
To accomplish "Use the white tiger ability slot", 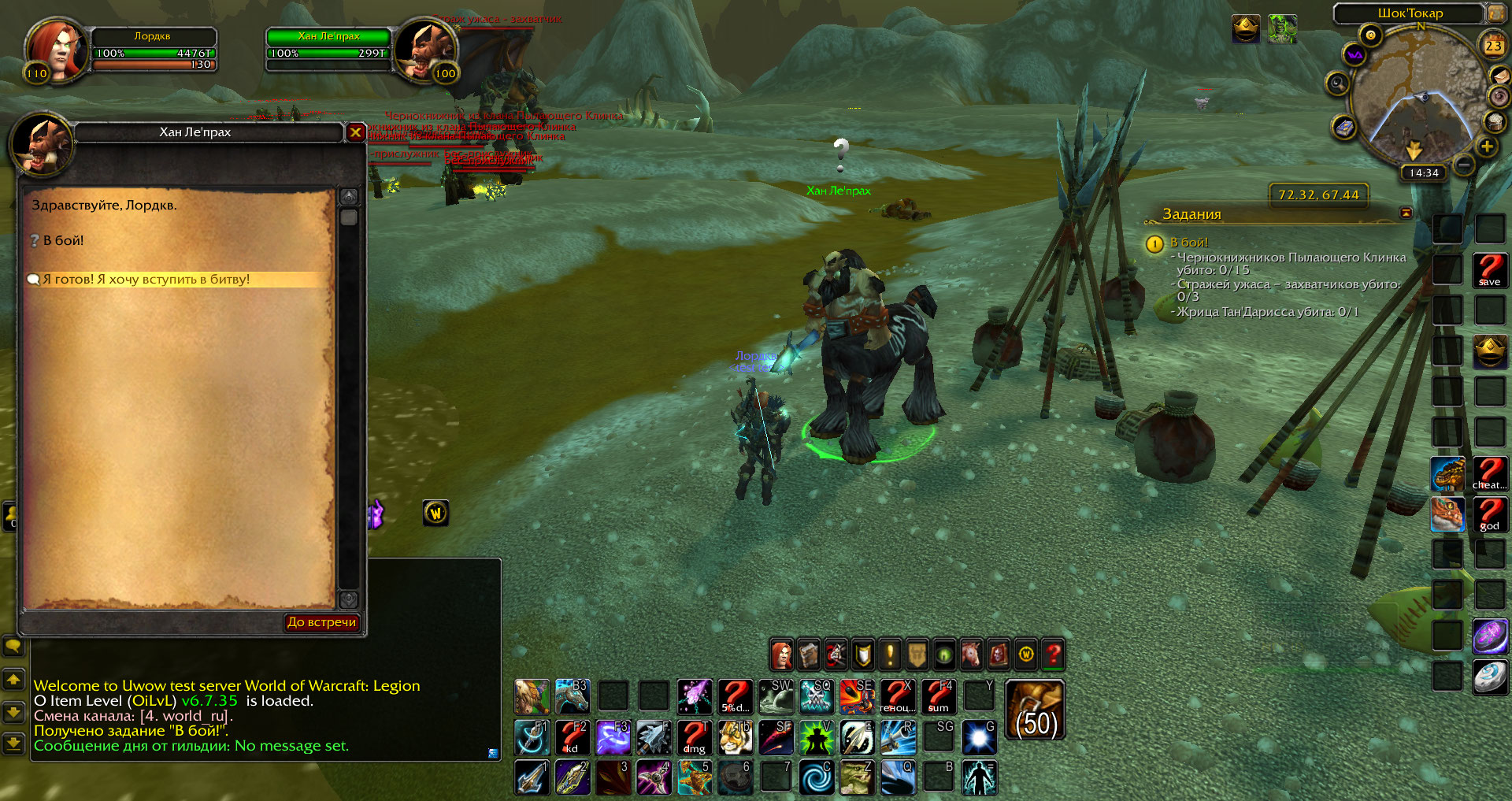I will (x=735, y=738).
